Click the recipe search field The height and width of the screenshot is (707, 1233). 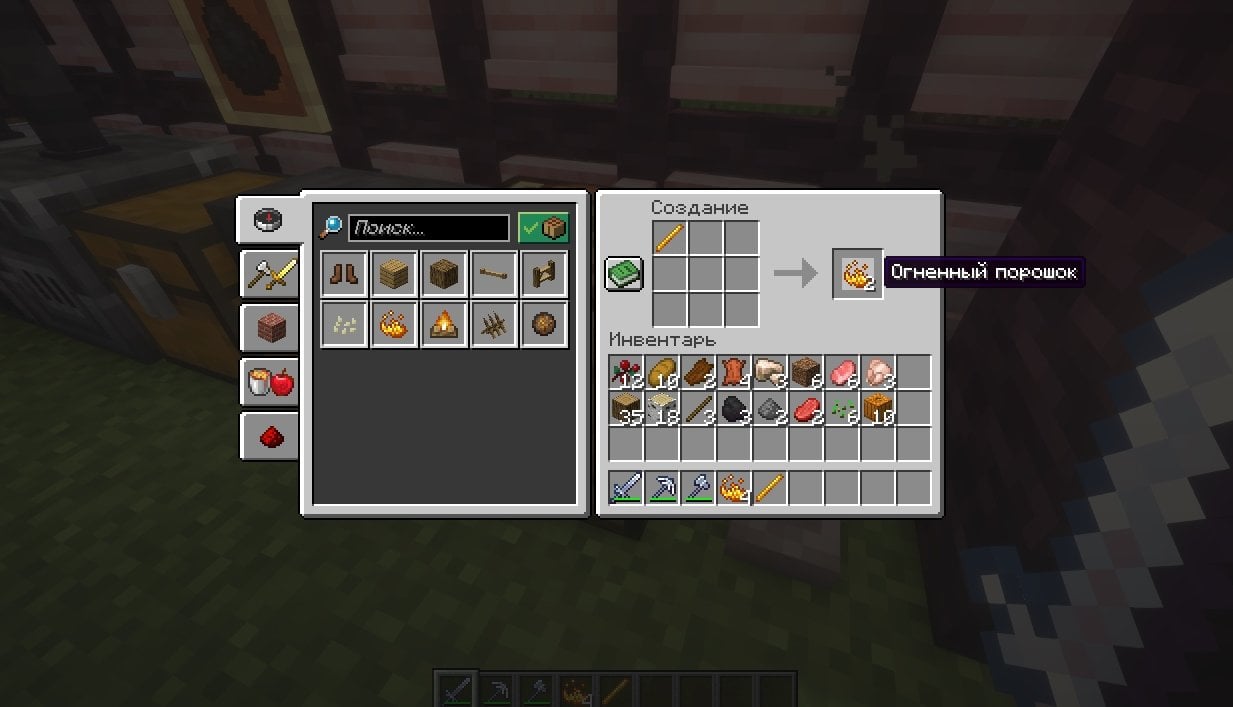(x=428, y=228)
